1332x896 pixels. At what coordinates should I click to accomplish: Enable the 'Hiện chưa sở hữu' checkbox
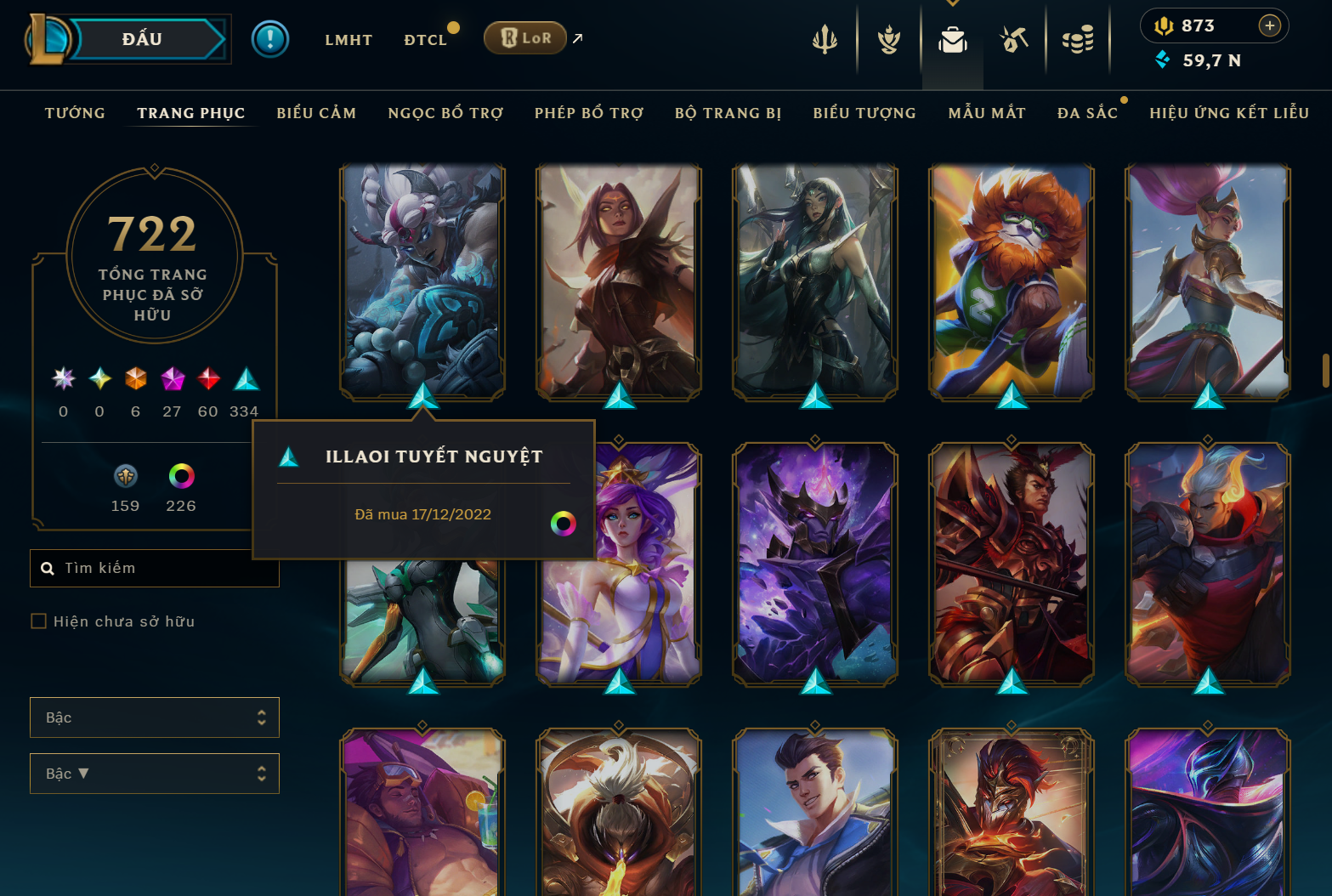point(39,621)
